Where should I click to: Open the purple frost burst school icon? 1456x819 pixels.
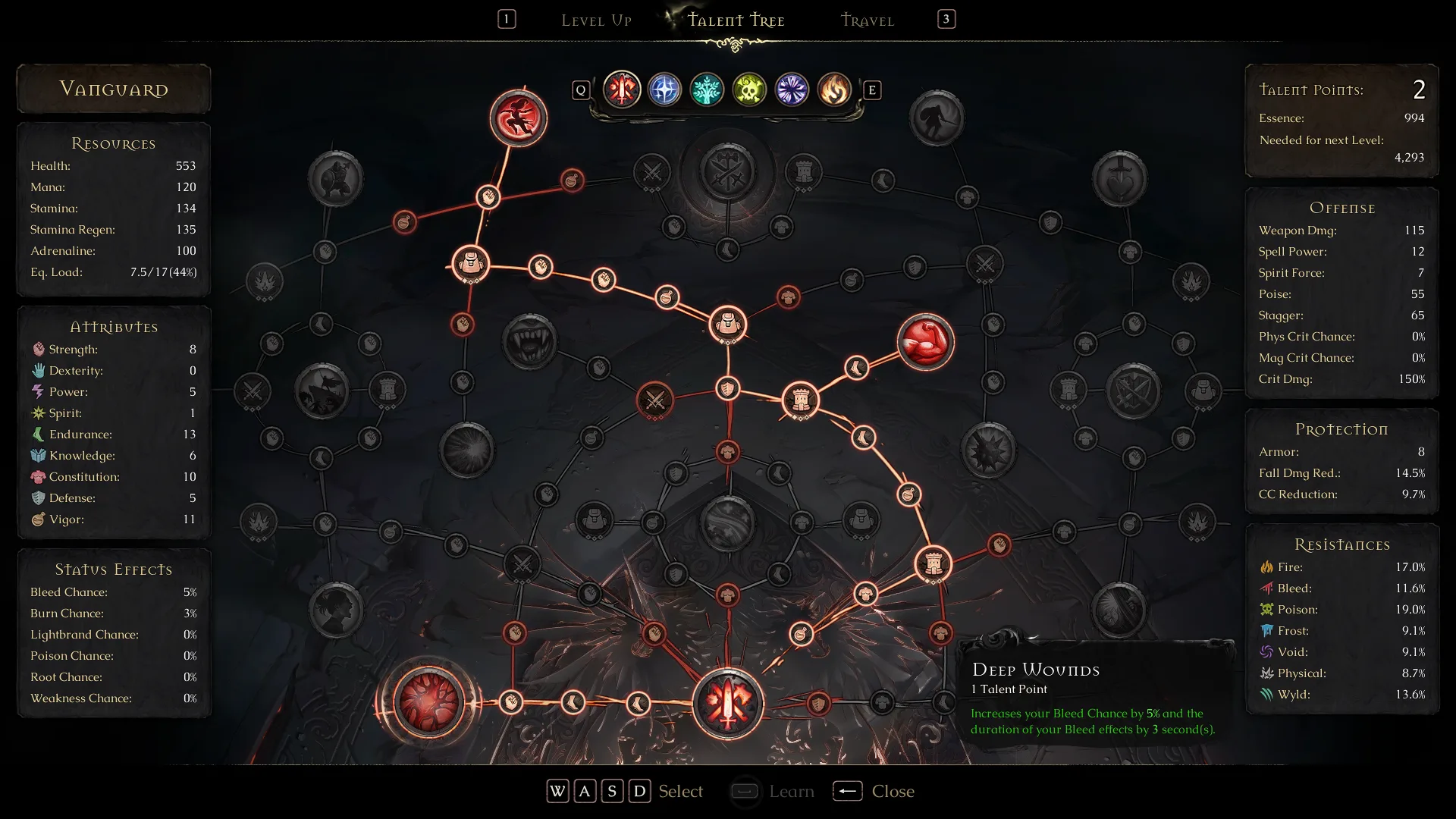tap(791, 89)
